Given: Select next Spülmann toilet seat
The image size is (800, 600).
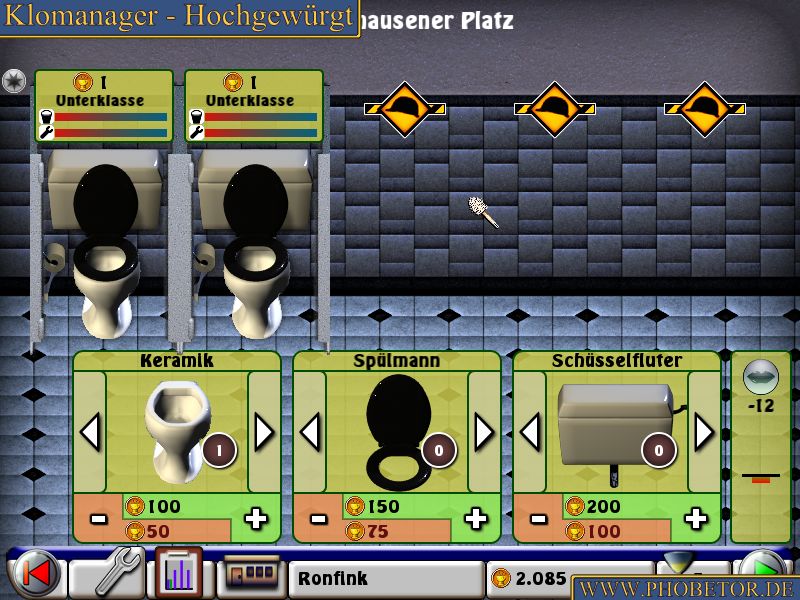Looking at the screenshot, I should 484,432.
